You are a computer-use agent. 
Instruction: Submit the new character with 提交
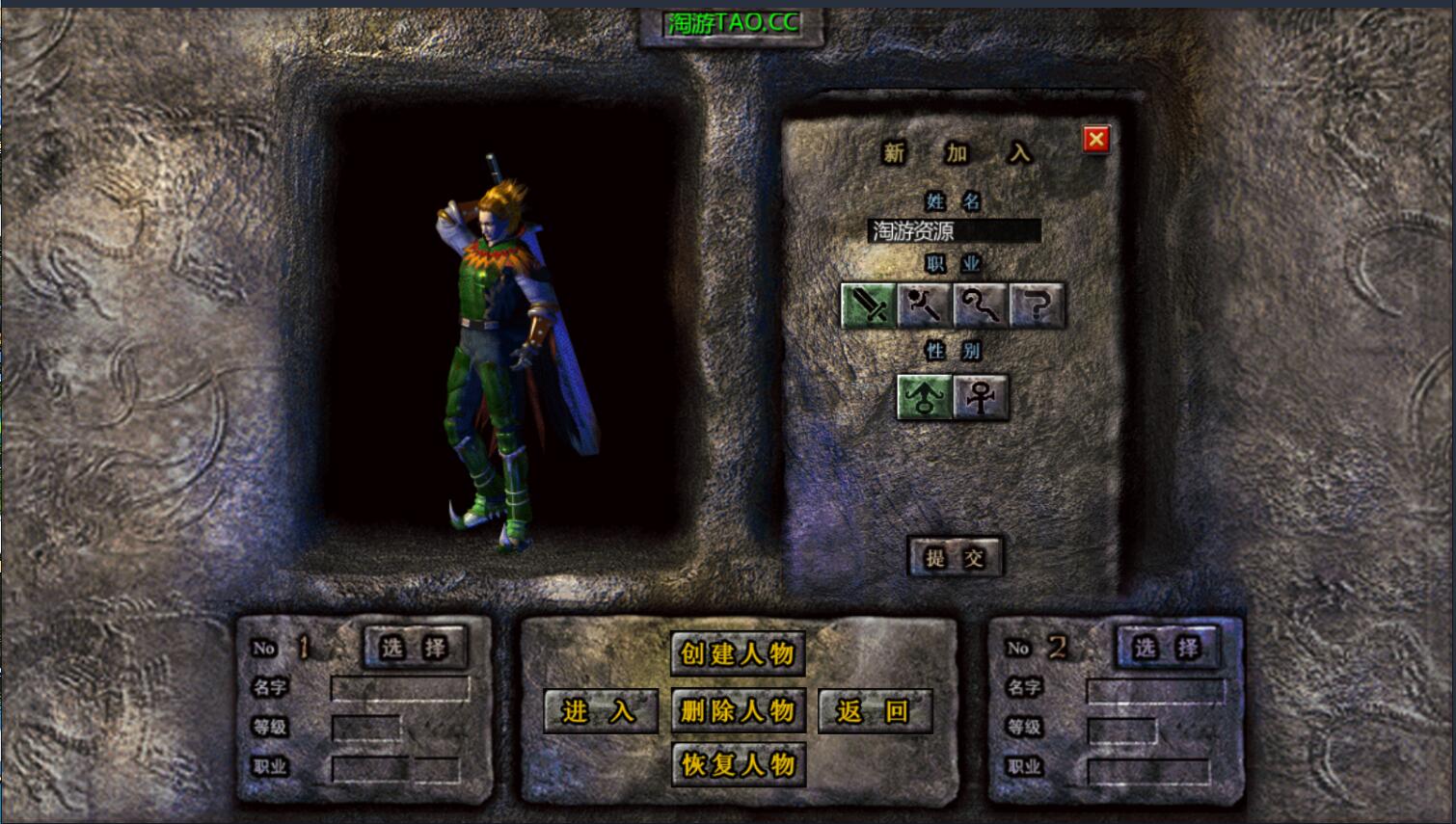(955, 557)
